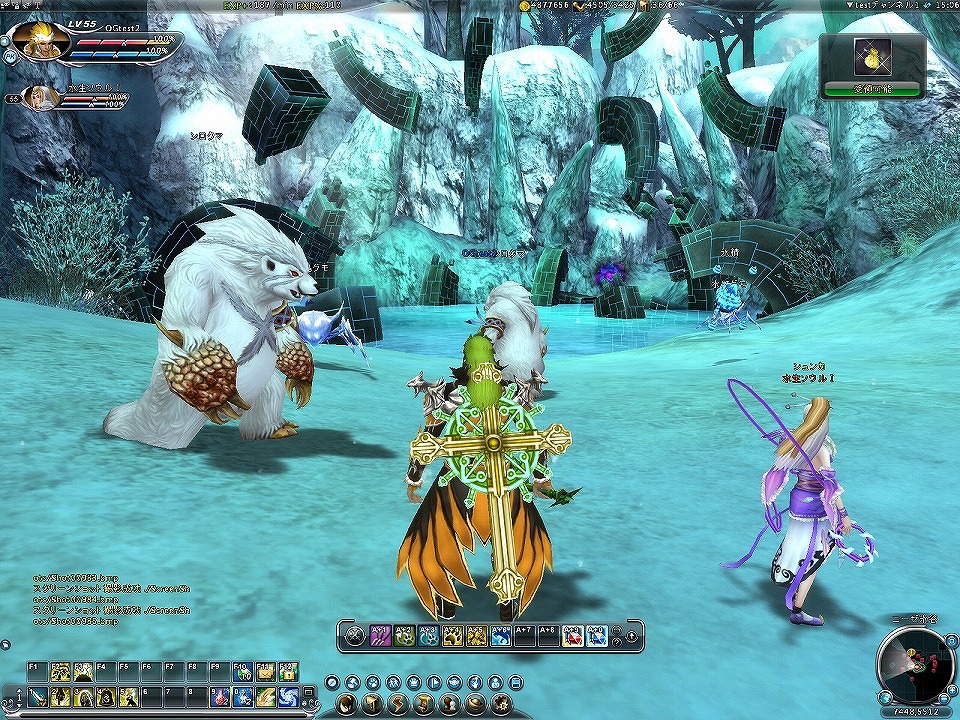
Task: Activate the blue swirl skill on hotbar
Action: pos(287,696)
